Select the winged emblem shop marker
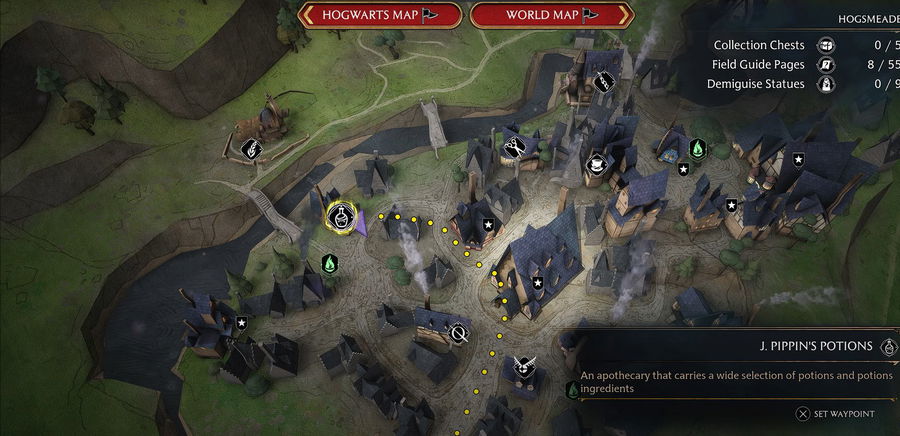Screen dimensions: 900x436 tap(522, 367)
